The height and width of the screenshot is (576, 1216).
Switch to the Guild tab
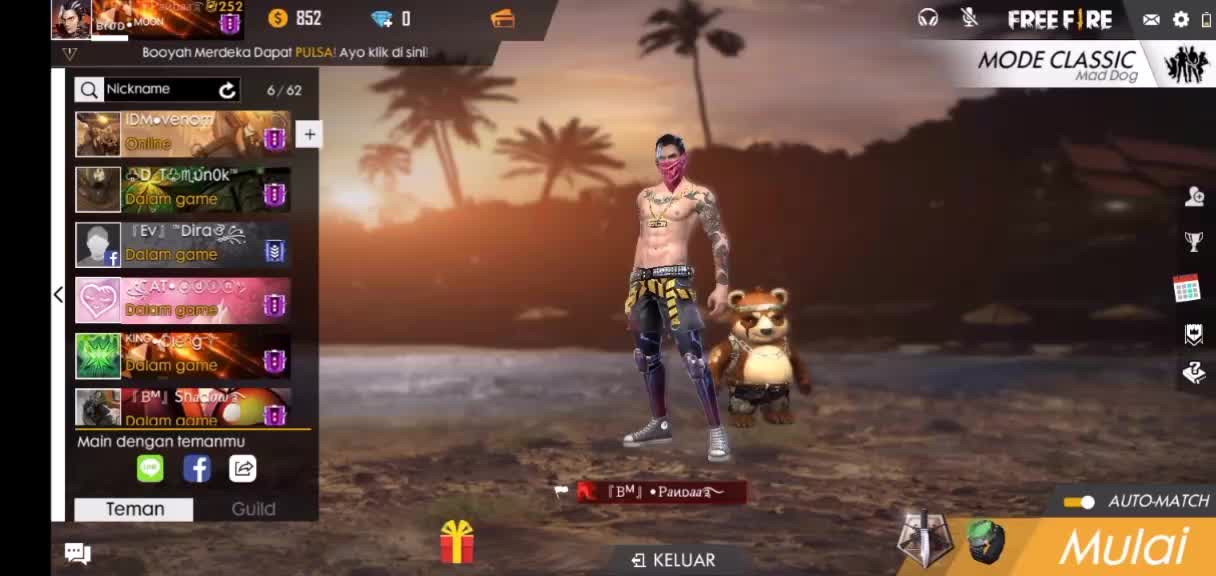[253, 509]
